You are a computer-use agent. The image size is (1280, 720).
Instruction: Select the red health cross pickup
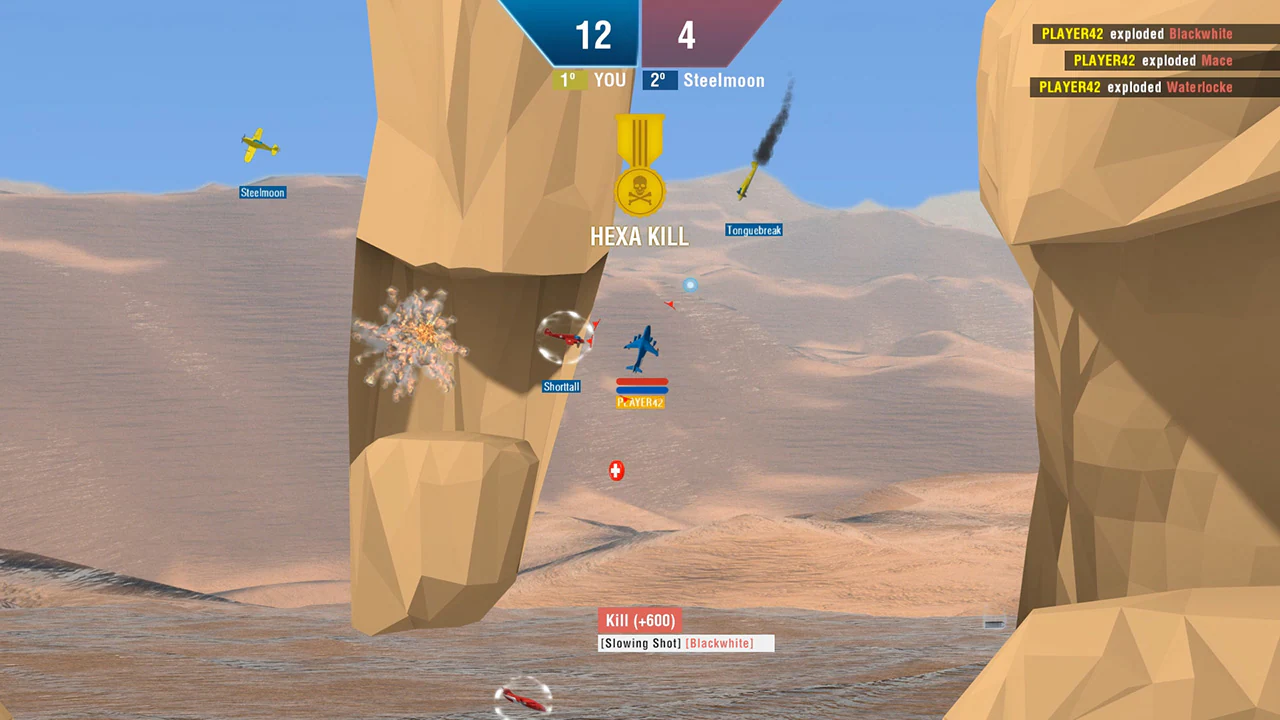coord(615,470)
